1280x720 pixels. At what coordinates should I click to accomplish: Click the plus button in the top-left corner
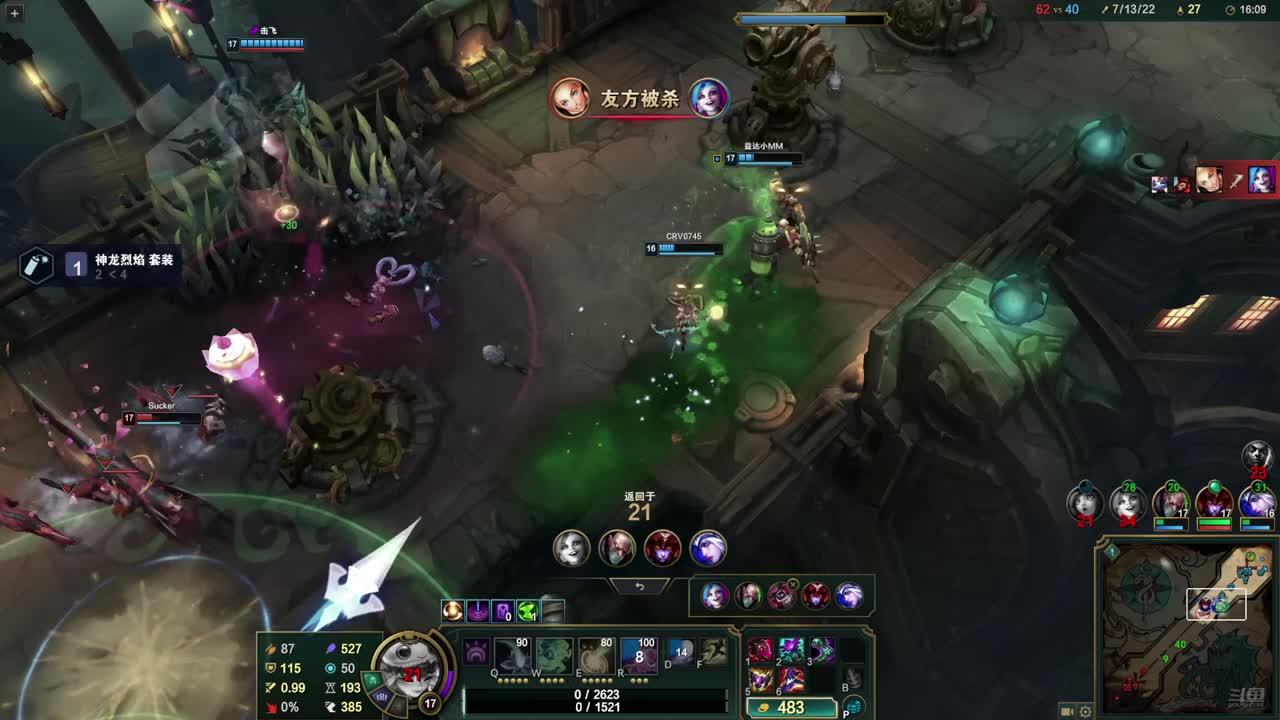click(14, 14)
